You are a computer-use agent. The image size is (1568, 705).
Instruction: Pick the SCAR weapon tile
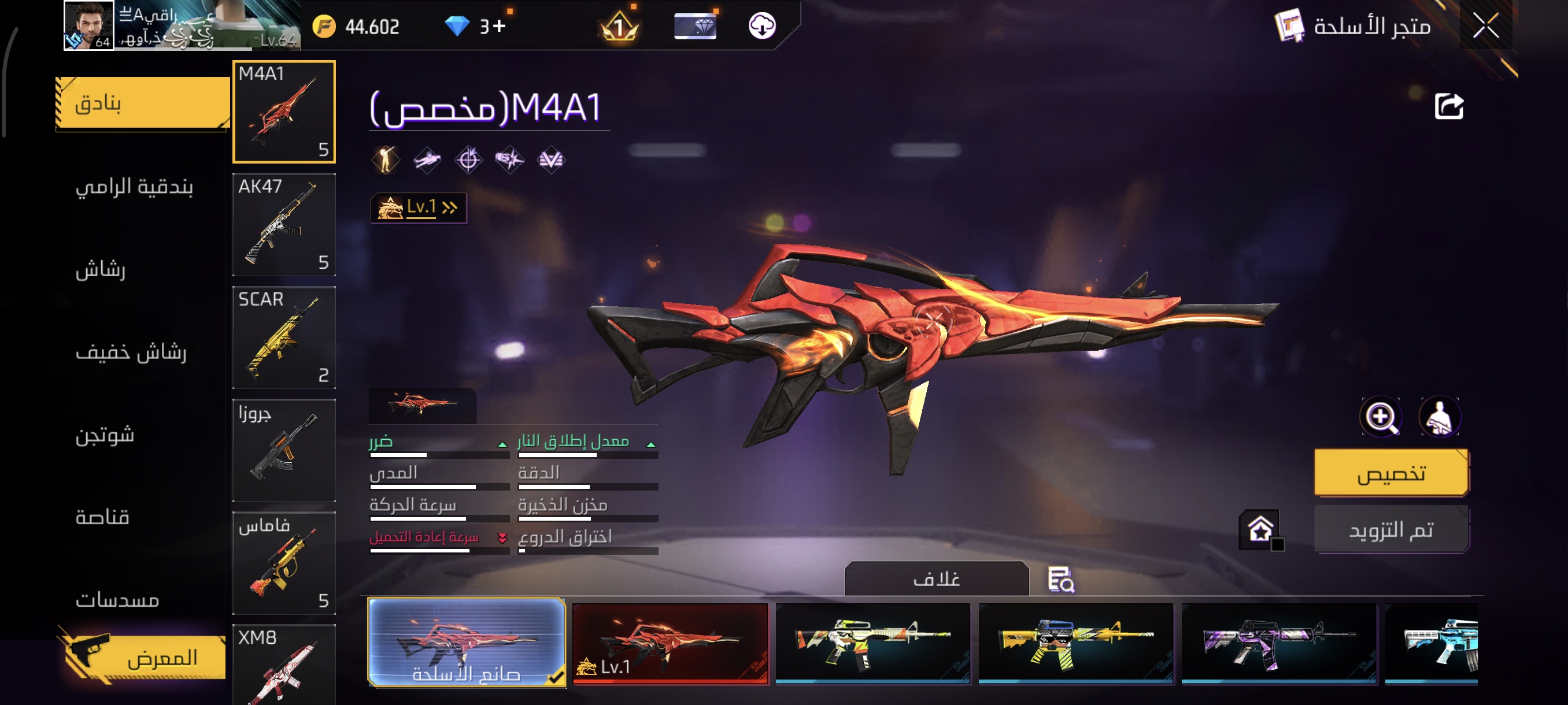pos(284,337)
